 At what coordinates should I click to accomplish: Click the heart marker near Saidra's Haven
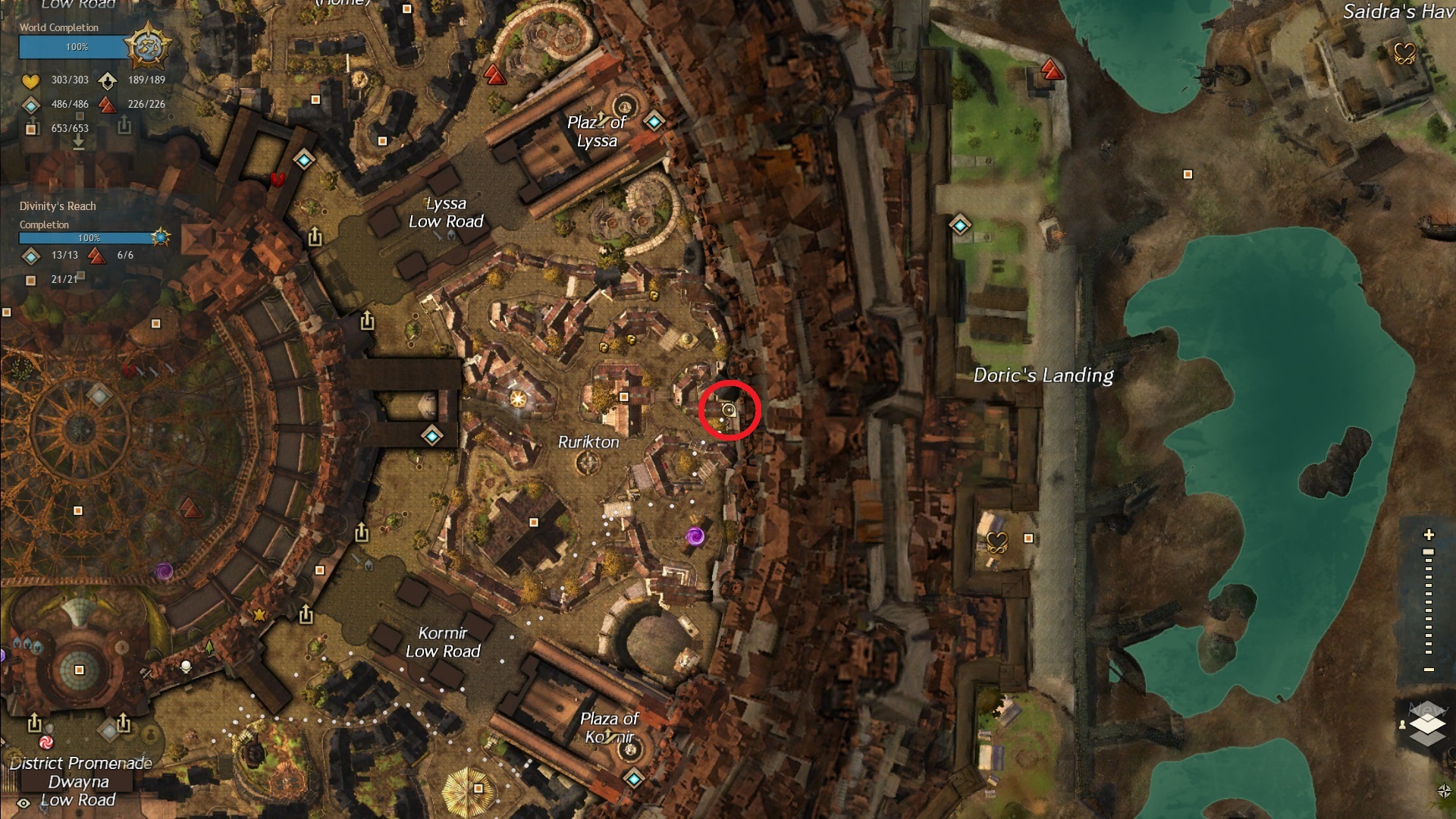(x=1404, y=53)
